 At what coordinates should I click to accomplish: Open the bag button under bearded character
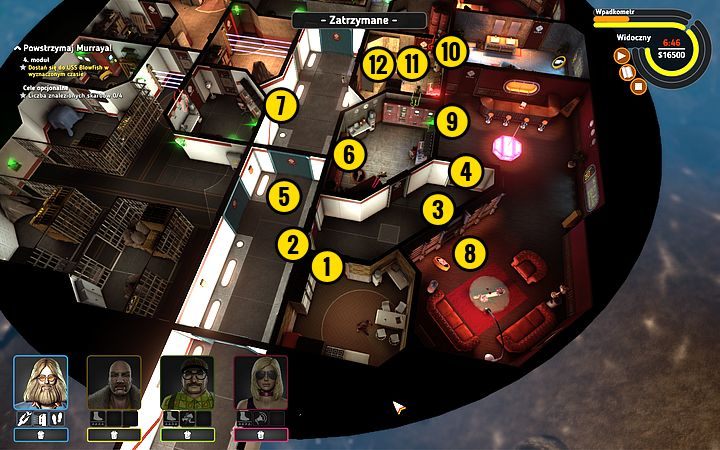[x=41, y=434]
